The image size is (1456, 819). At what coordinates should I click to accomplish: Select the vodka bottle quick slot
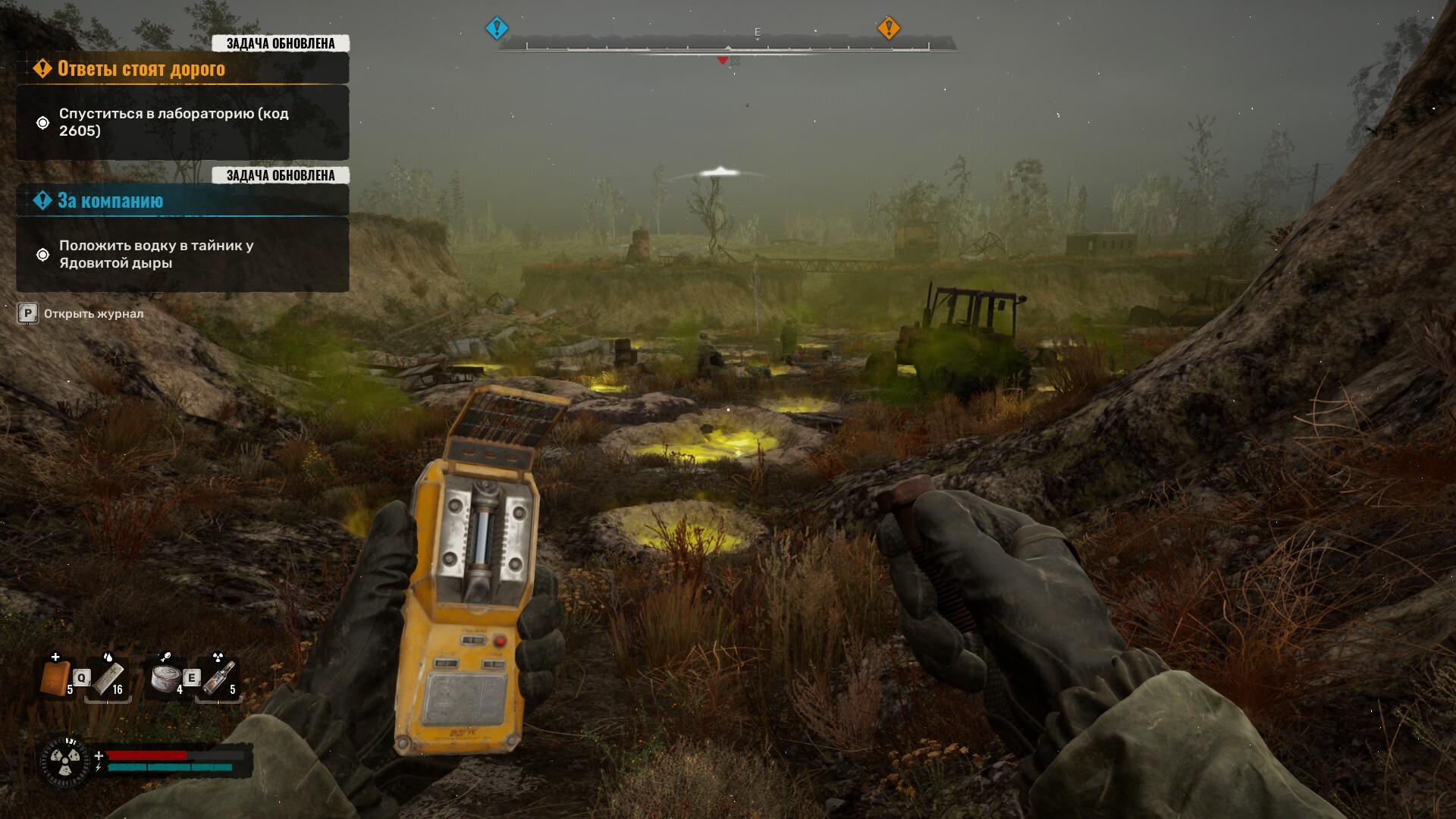pyautogui.click(x=218, y=678)
